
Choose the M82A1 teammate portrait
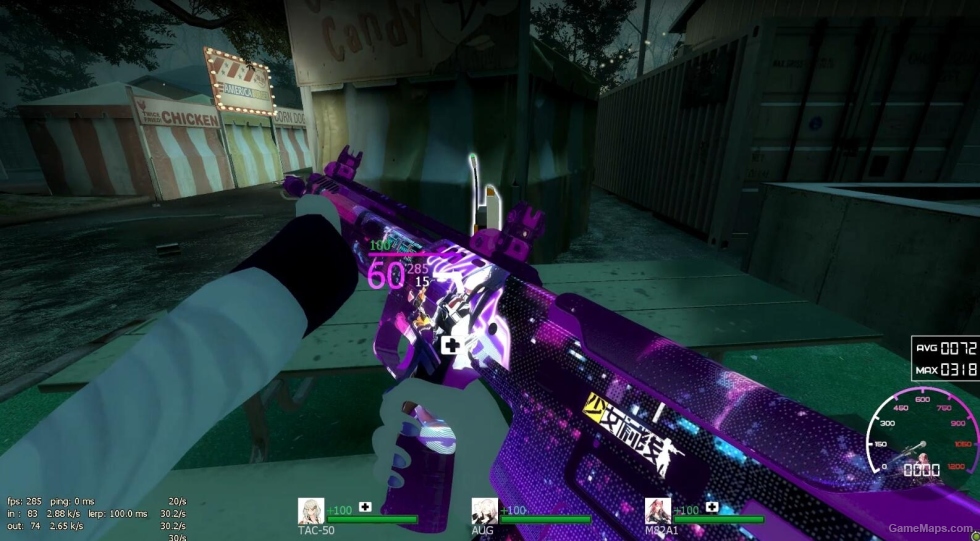pos(658,511)
